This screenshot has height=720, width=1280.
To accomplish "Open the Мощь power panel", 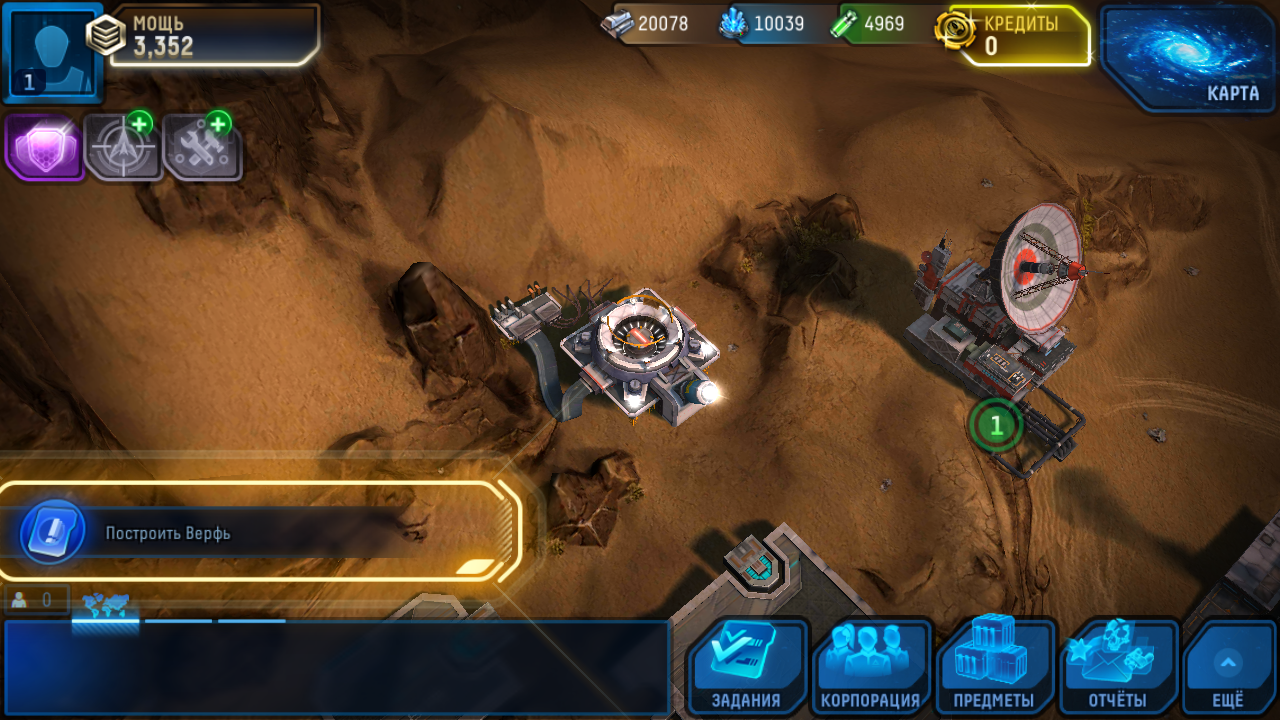I will coord(214,35).
